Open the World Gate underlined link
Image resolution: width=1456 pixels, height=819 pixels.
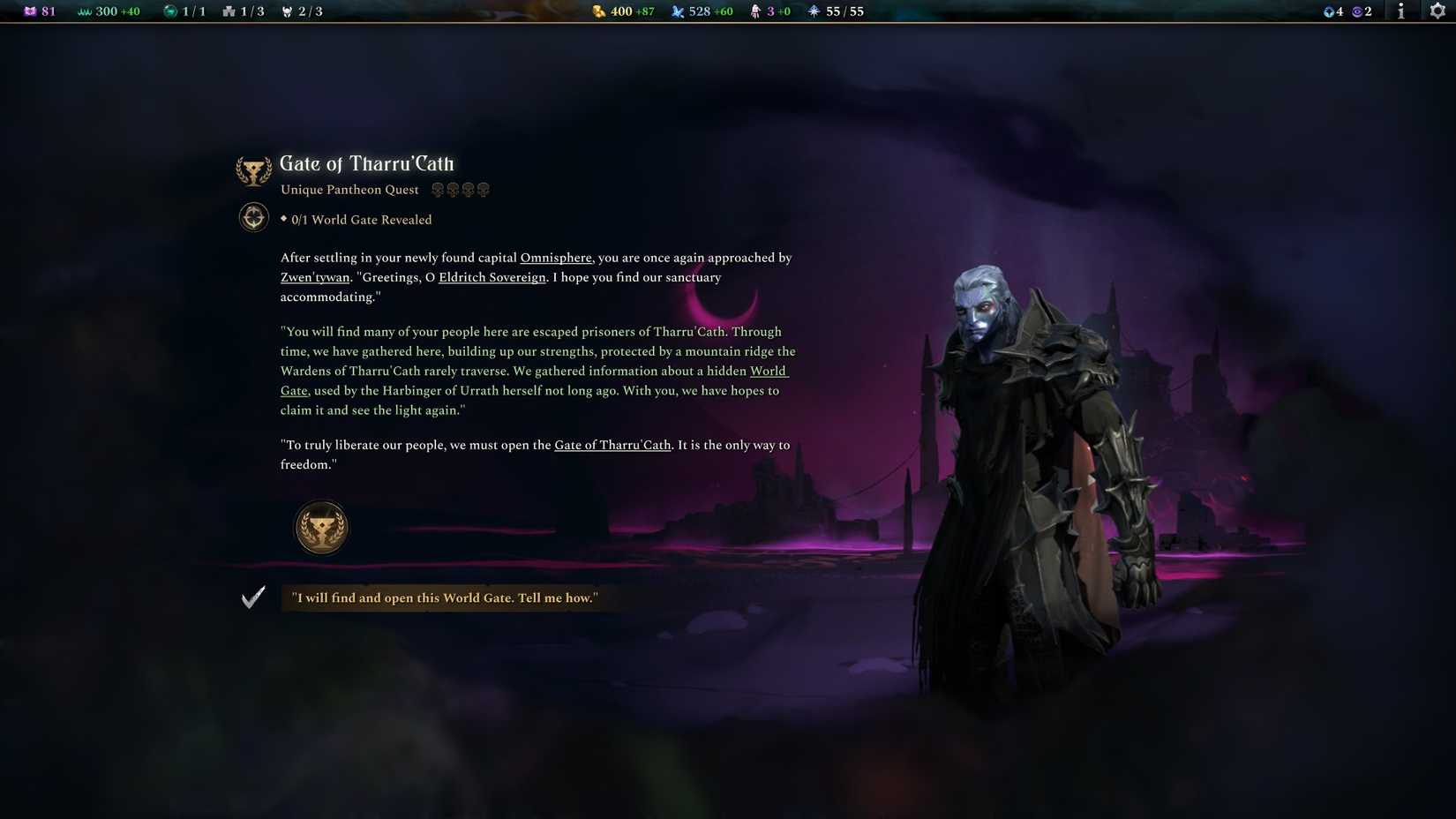tap(767, 371)
